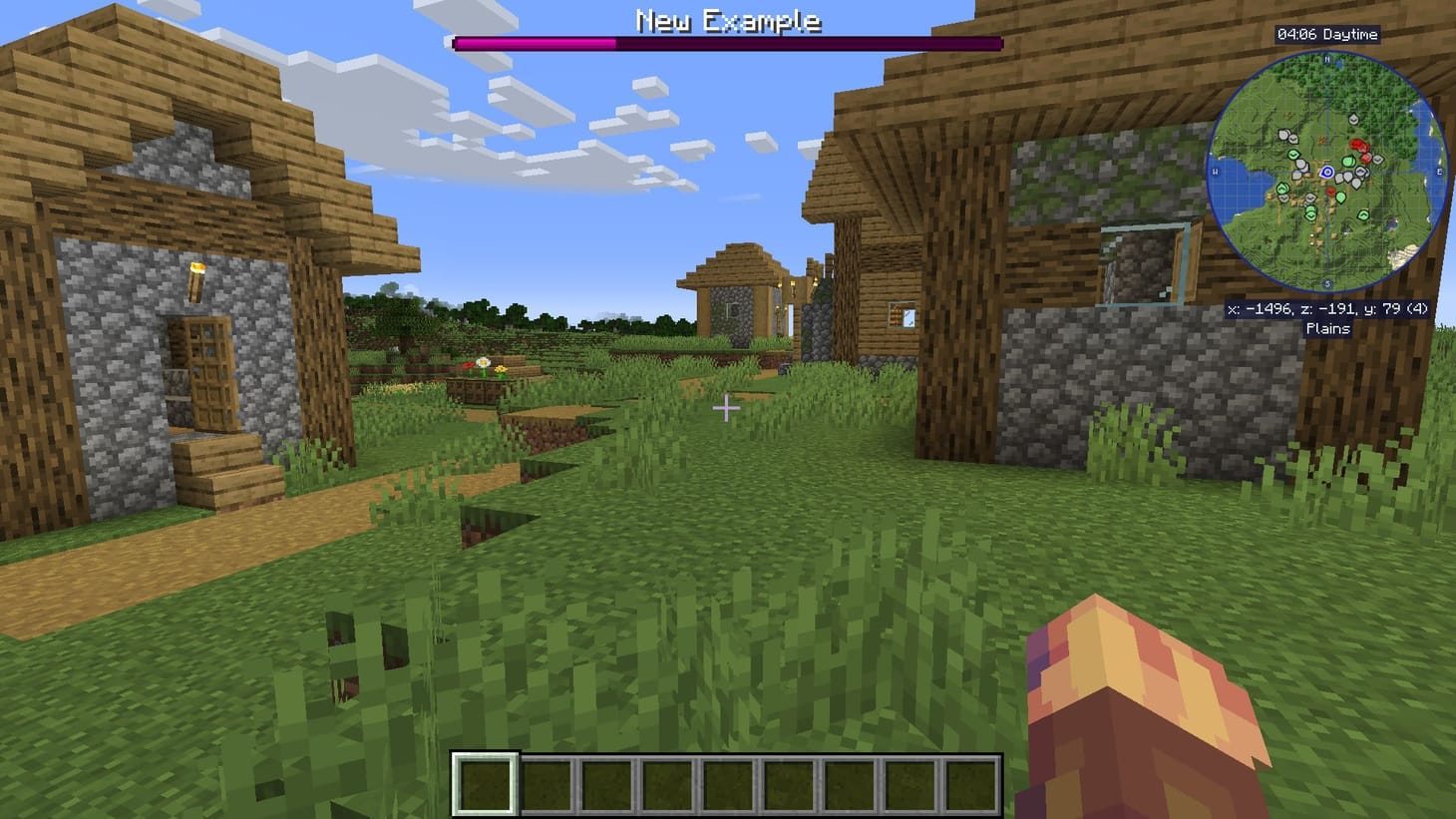Screen dimensions: 1456x819
Task: Click the player arrow at minimap center
Action: (1327, 171)
